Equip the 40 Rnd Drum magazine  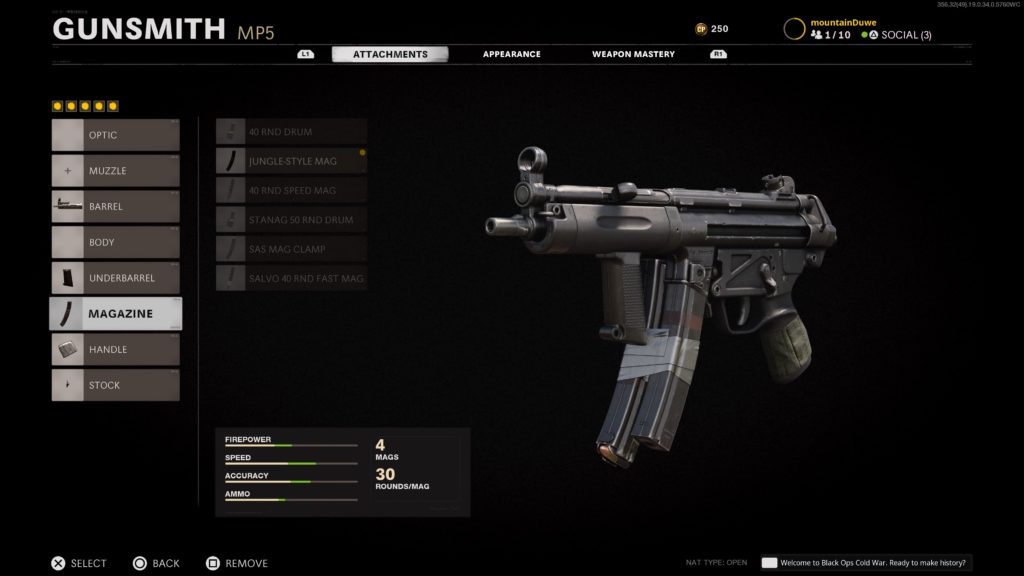[291, 131]
